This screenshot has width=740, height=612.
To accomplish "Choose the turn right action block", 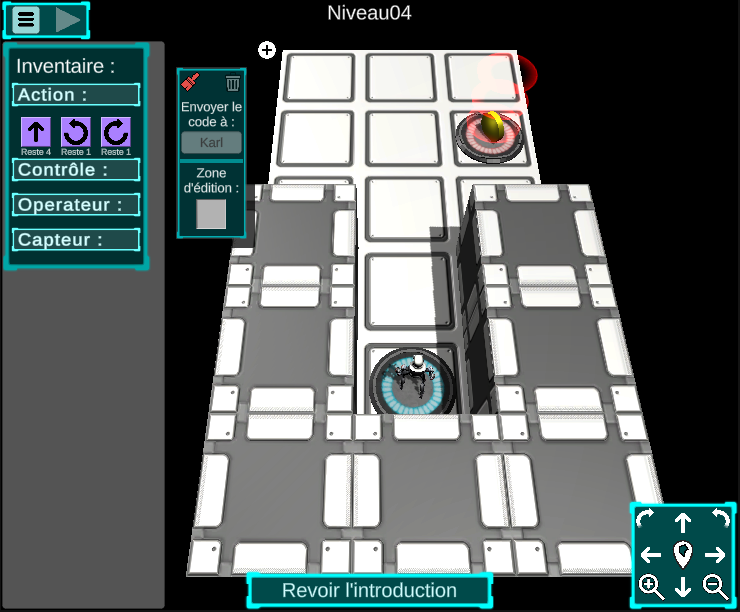I will point(116,132).
